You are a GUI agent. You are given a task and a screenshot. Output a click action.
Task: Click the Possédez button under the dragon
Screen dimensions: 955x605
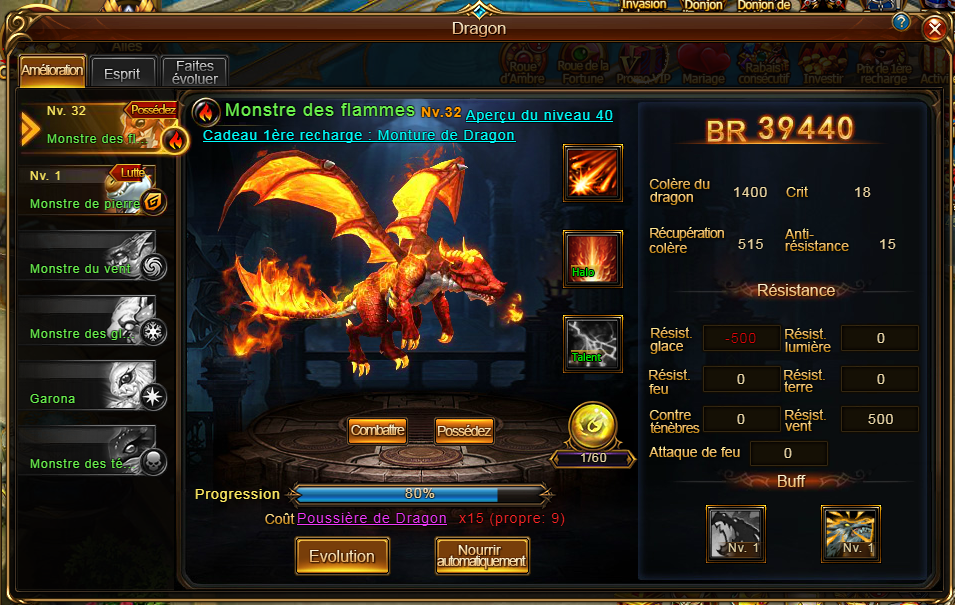click(x=464, y=430)
